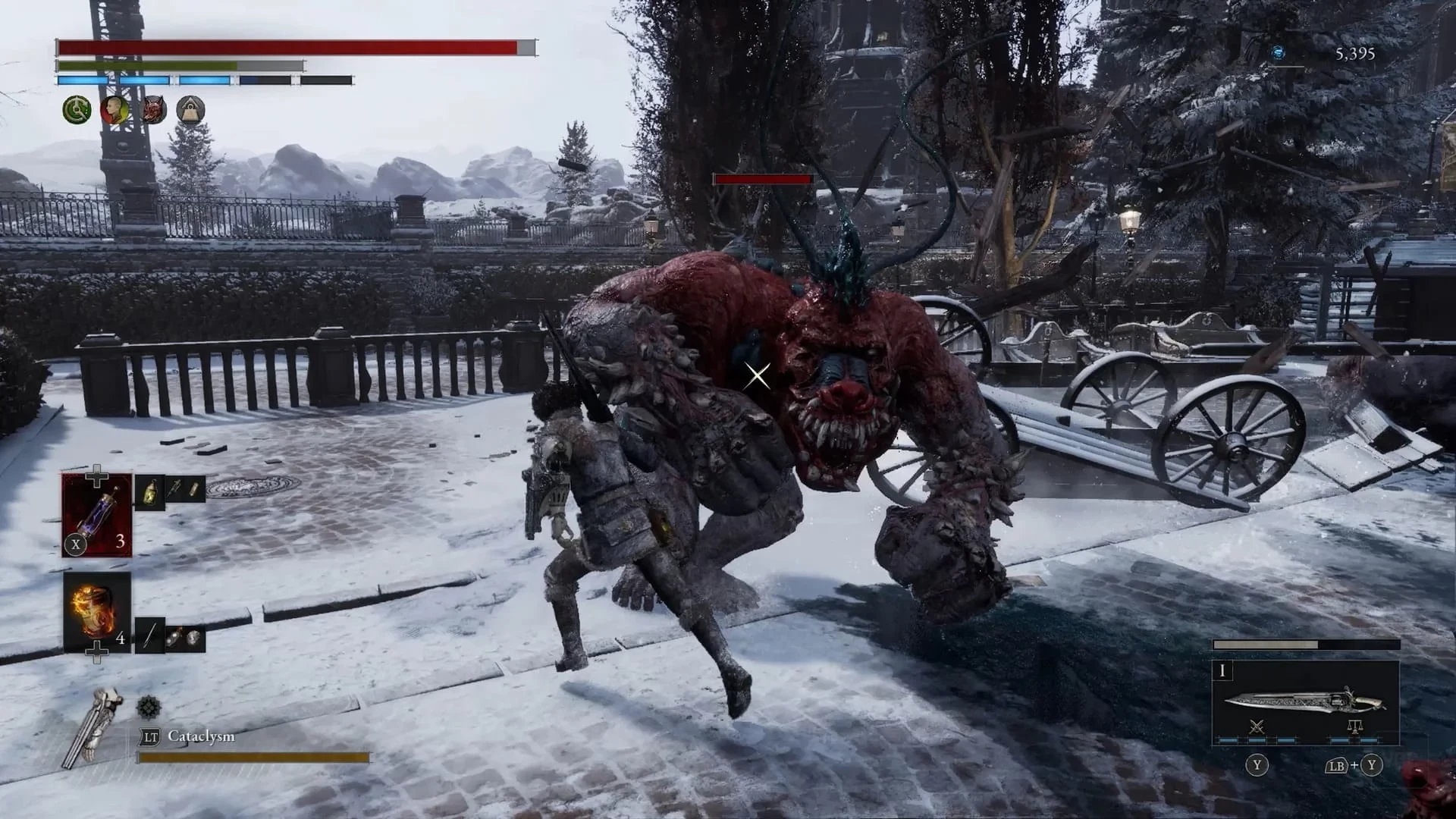Select the woman's profile portrait status icon

pyautogui.click(x=115, y=111)
